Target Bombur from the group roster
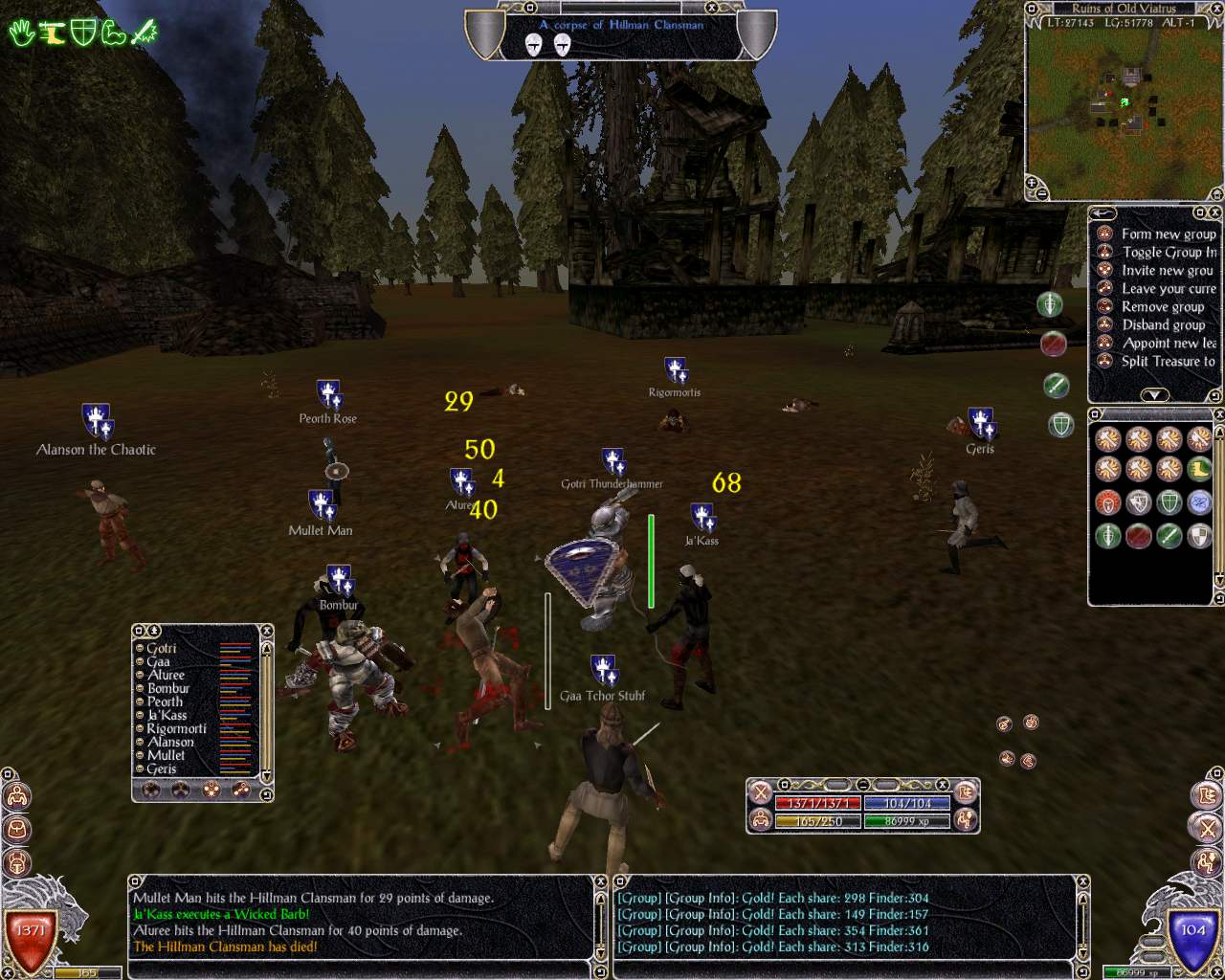This screenshot has width=1225, height=980. click(168, 688)
